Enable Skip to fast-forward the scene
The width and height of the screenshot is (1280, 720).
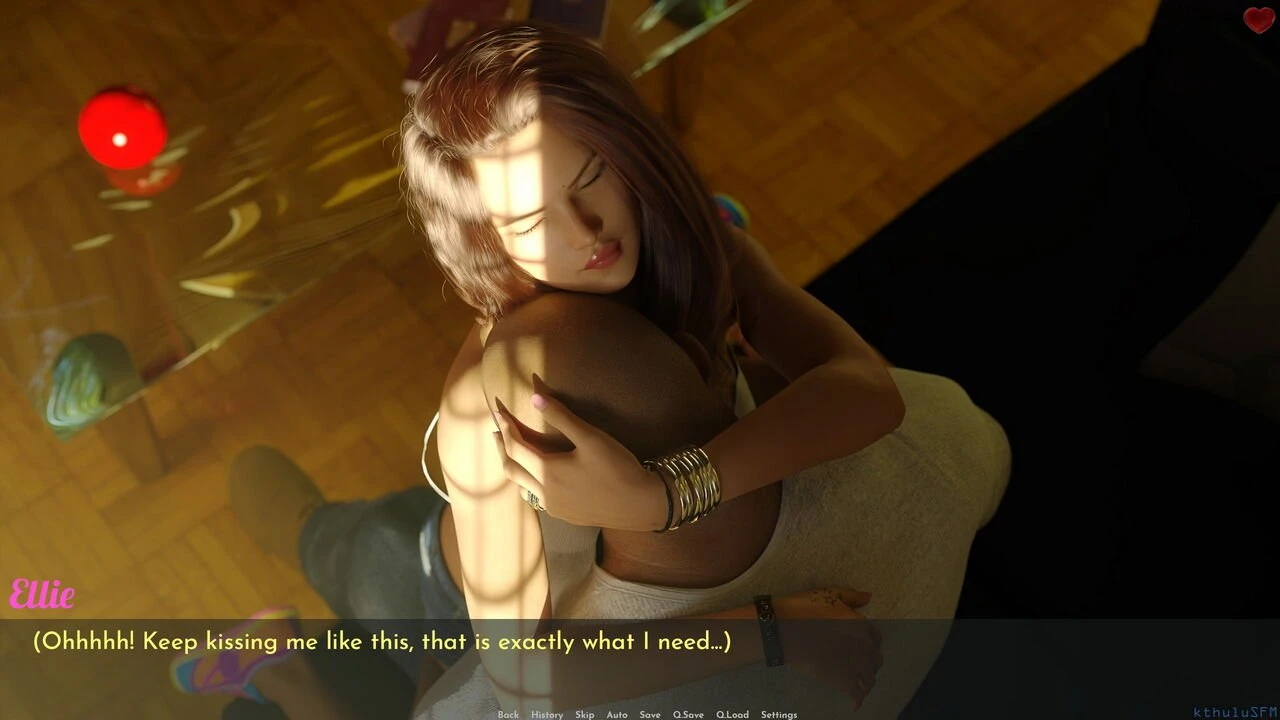pyautogui.click(x=583, y=714)
